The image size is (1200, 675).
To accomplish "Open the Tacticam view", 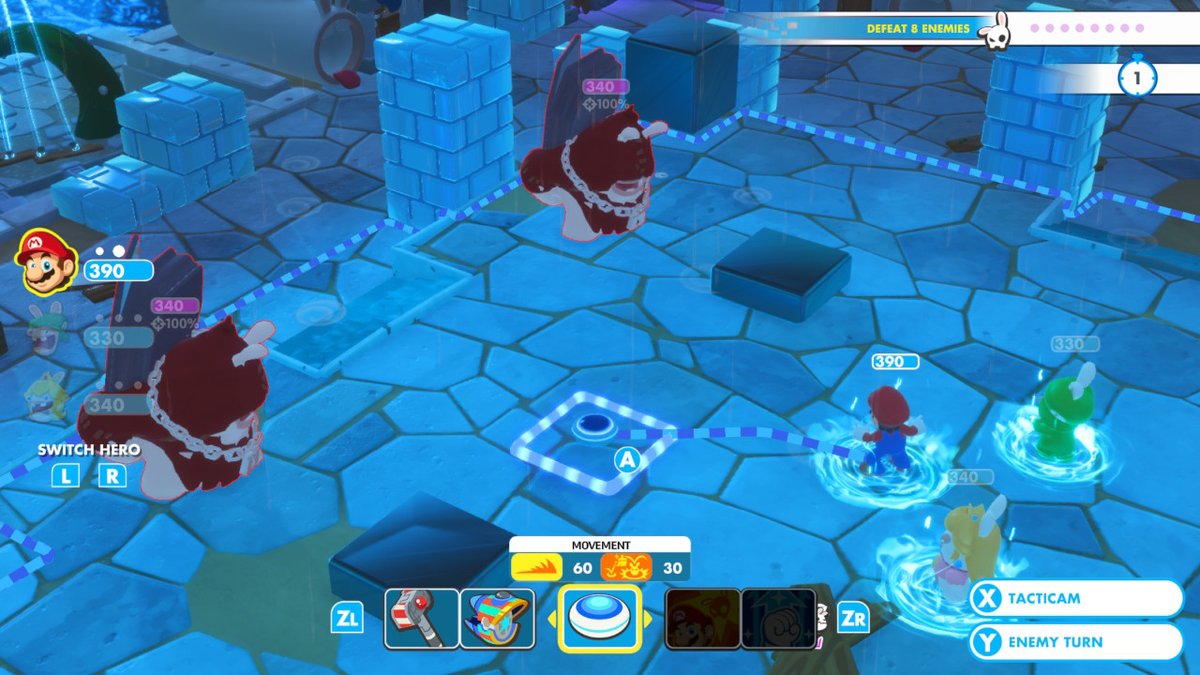I will point(1076,598).
